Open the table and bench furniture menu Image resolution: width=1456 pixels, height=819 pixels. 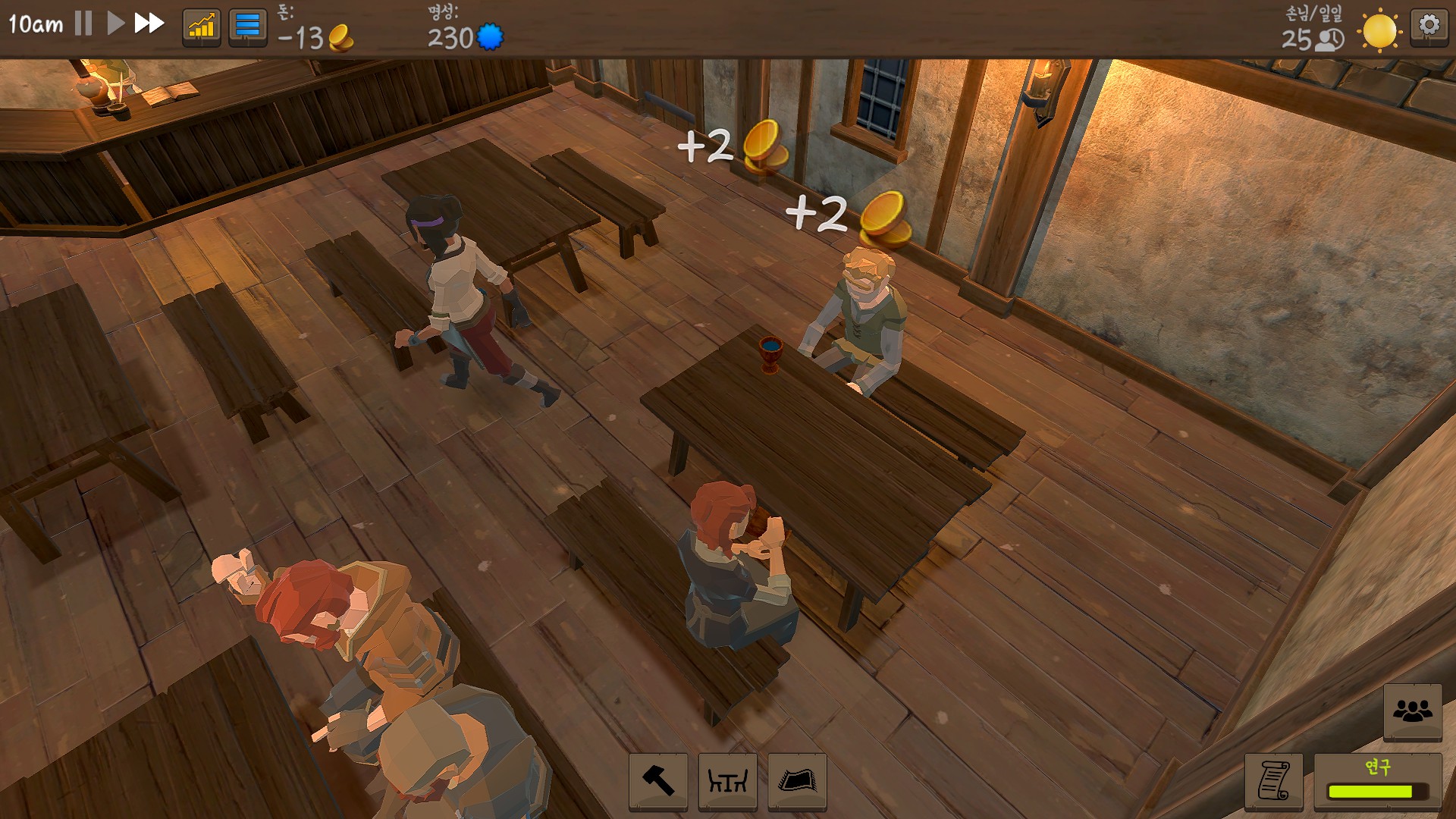point(727,781)
